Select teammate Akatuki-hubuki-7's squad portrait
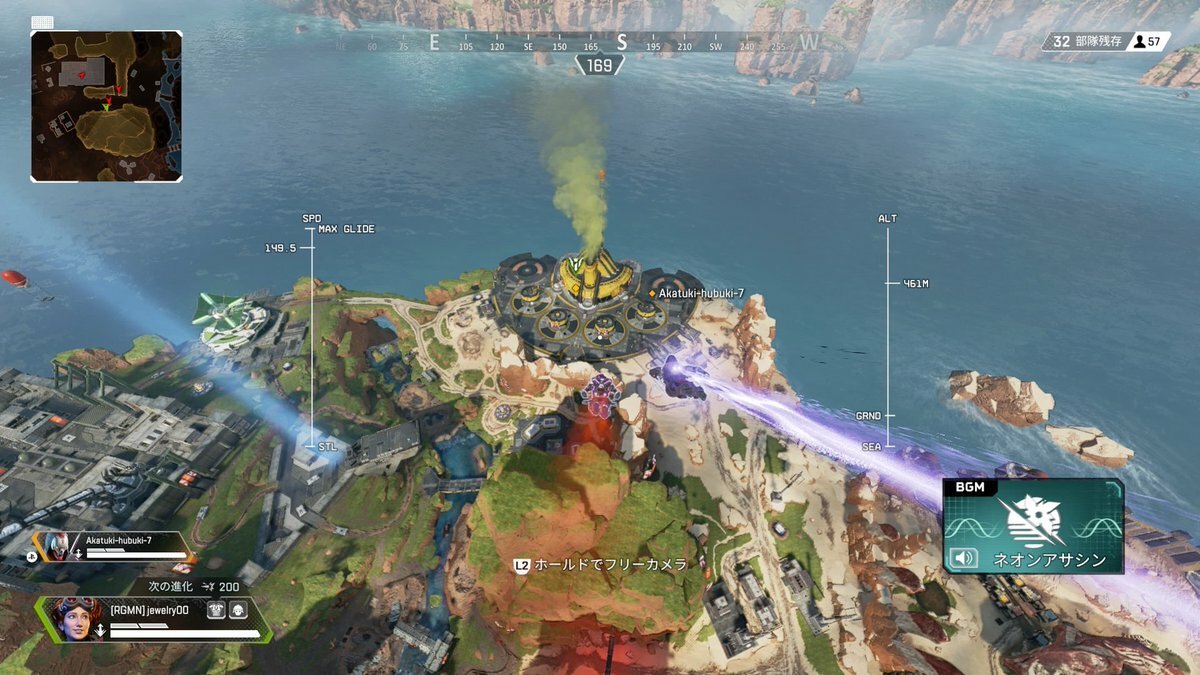This screenshot has width=1200, height=675. click(x=57, y=546)
